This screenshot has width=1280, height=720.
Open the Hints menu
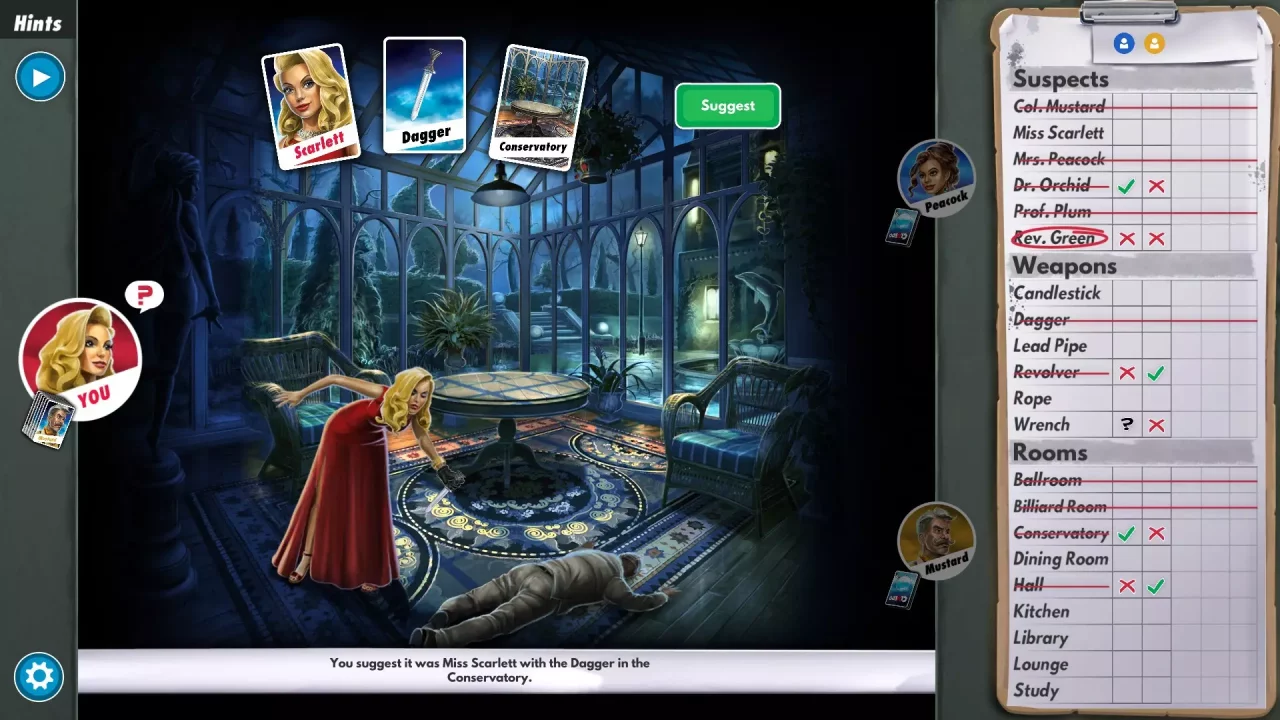point(38,22)
